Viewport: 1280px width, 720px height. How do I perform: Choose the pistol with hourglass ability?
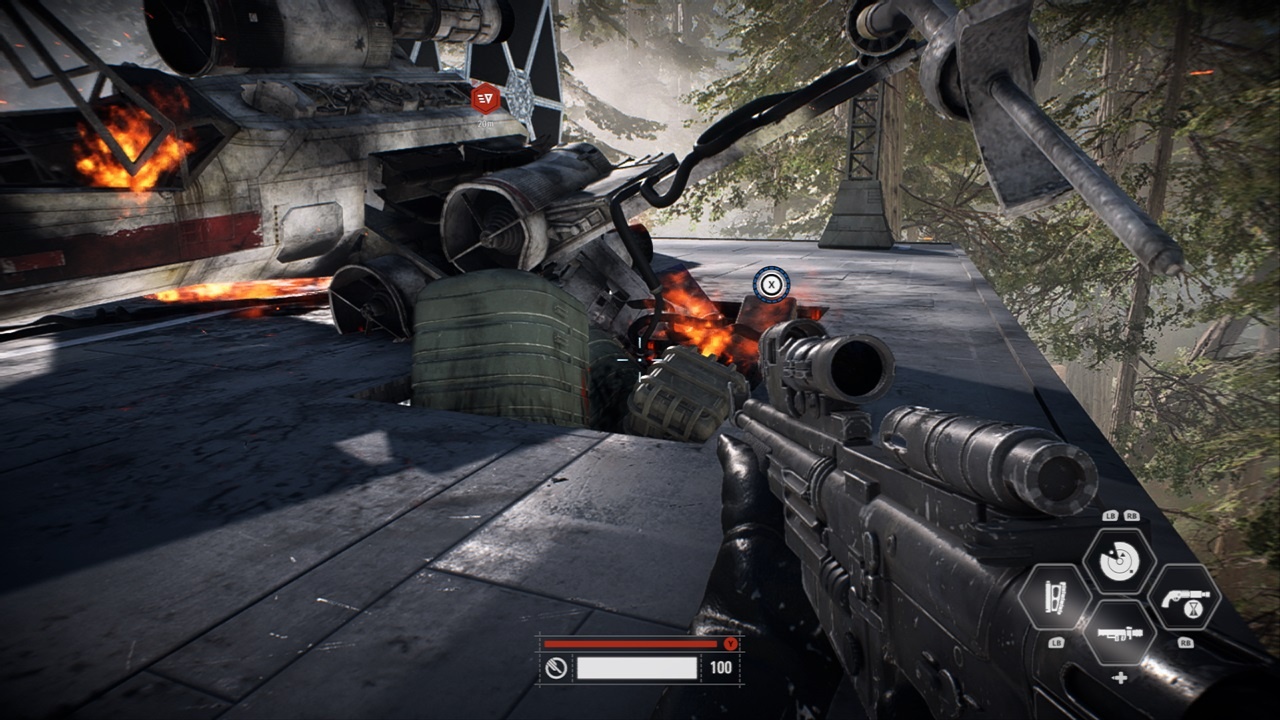[x=1184, y=597]
